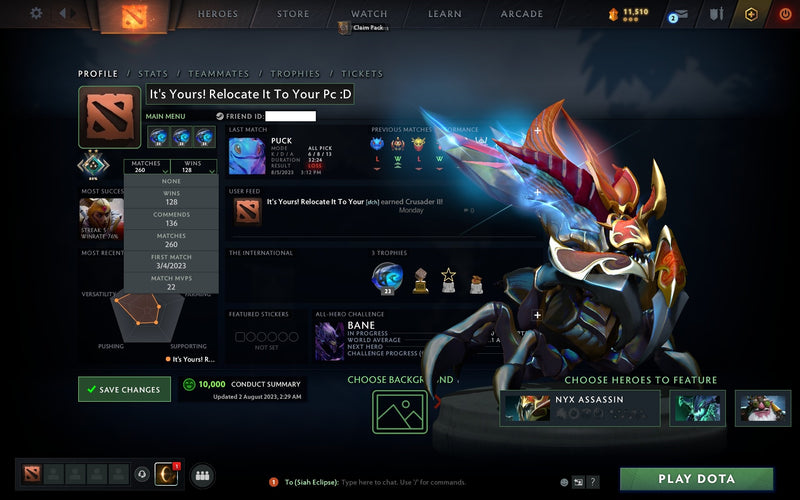The image size is (800, 500).
Task: Click the Save Changes button
Action: click(124, 389)
